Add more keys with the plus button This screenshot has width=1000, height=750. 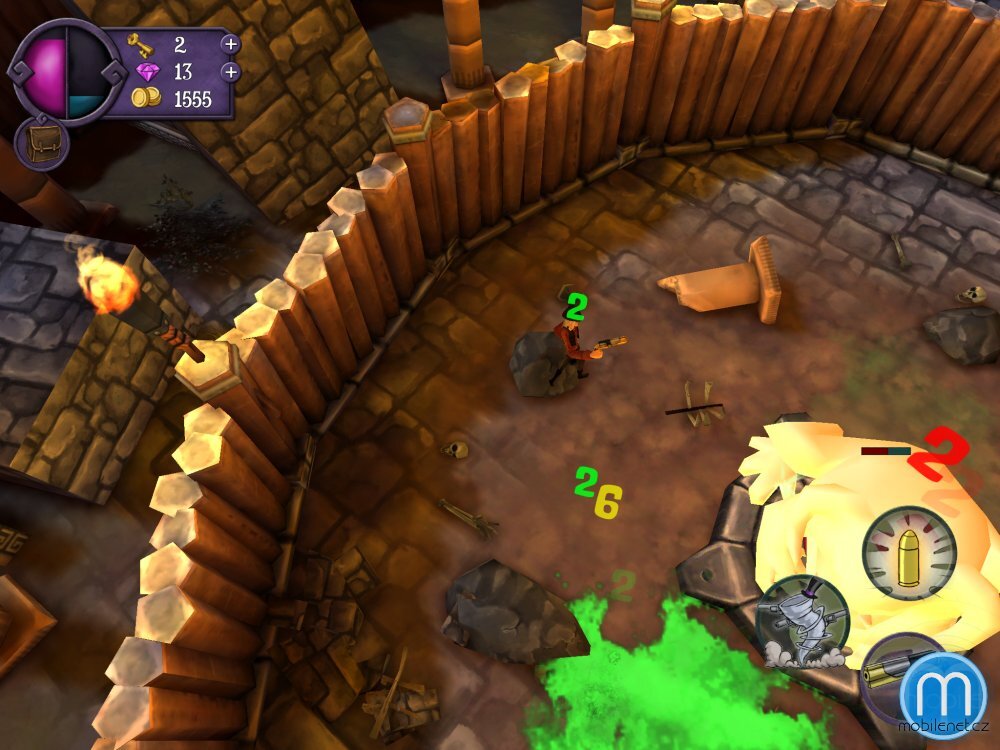[230, 44]
